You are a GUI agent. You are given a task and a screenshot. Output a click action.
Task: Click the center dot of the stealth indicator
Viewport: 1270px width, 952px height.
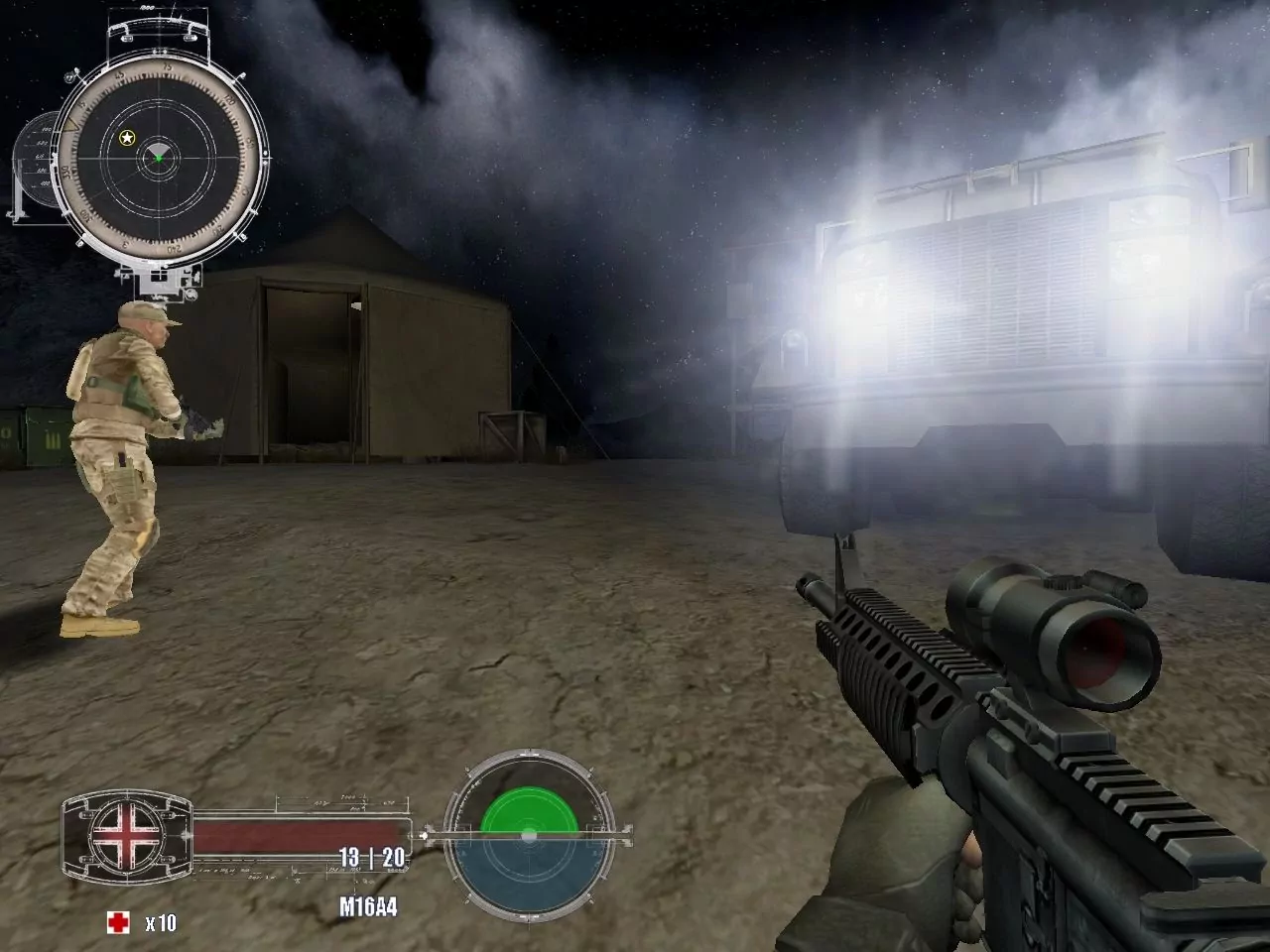tap(529, 834)
